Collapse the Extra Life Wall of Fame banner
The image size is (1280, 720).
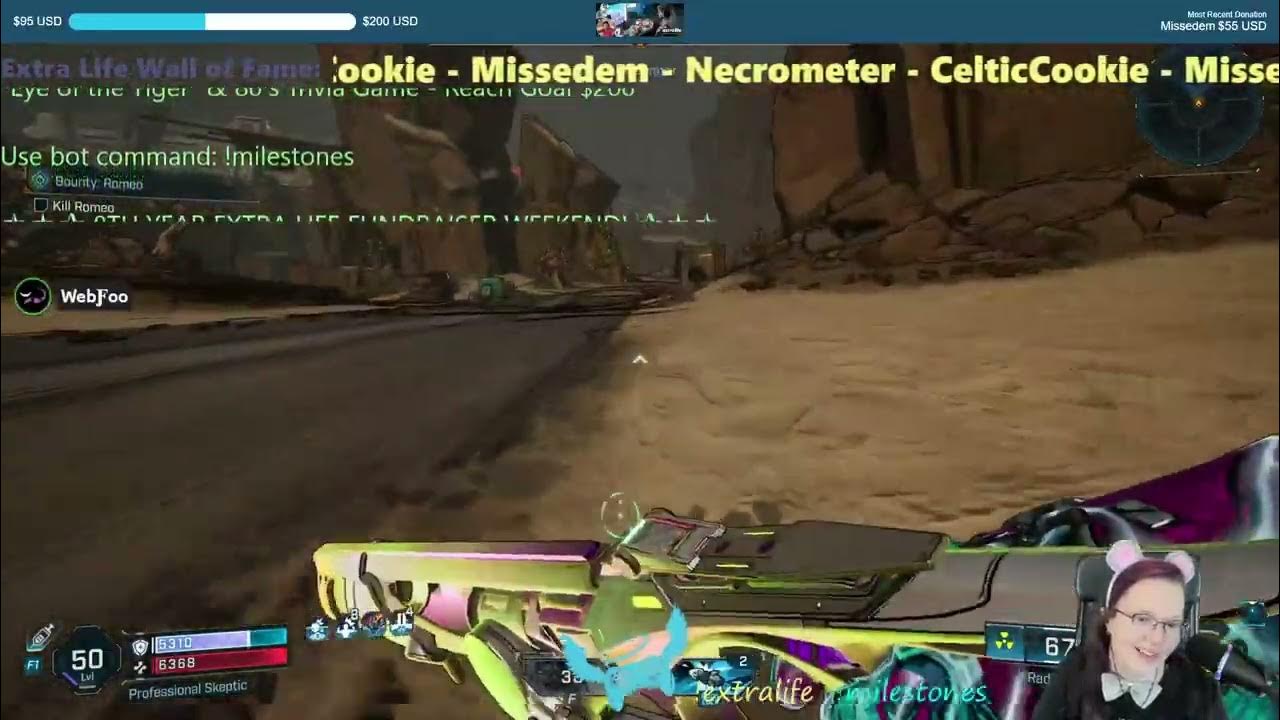coord(160,68)
